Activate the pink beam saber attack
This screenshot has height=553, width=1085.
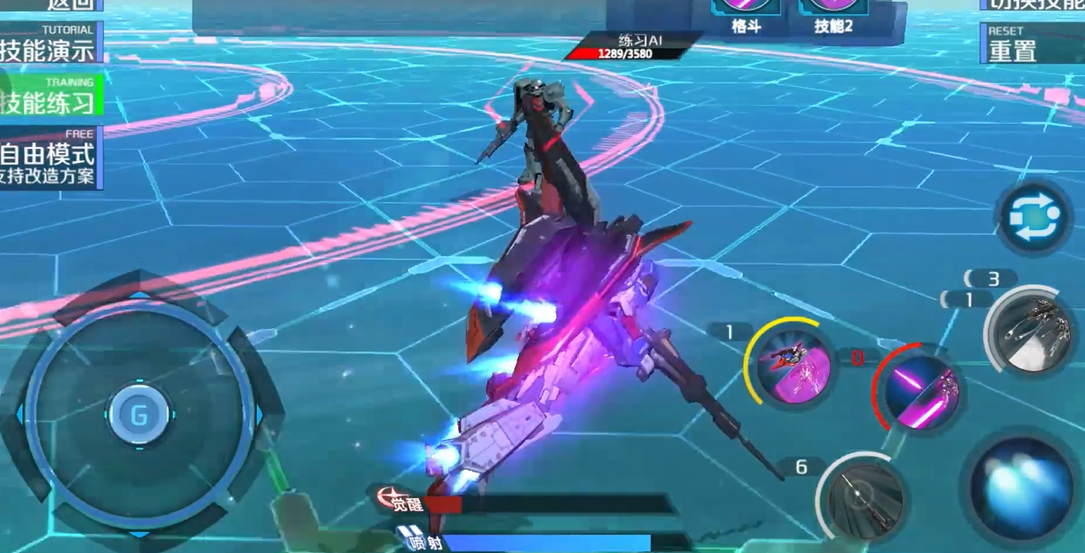(x=920, y=390)
